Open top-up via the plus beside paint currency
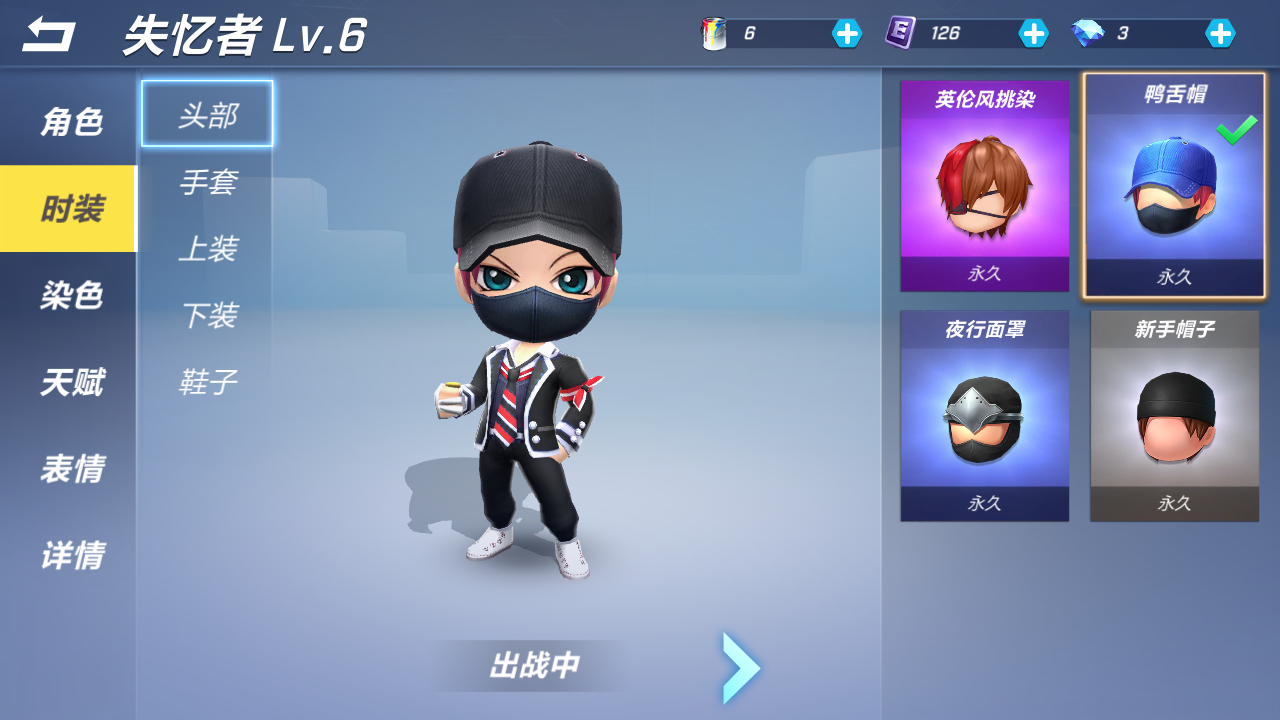Screen dimensions: 1280x720 [x=846, y=33]
